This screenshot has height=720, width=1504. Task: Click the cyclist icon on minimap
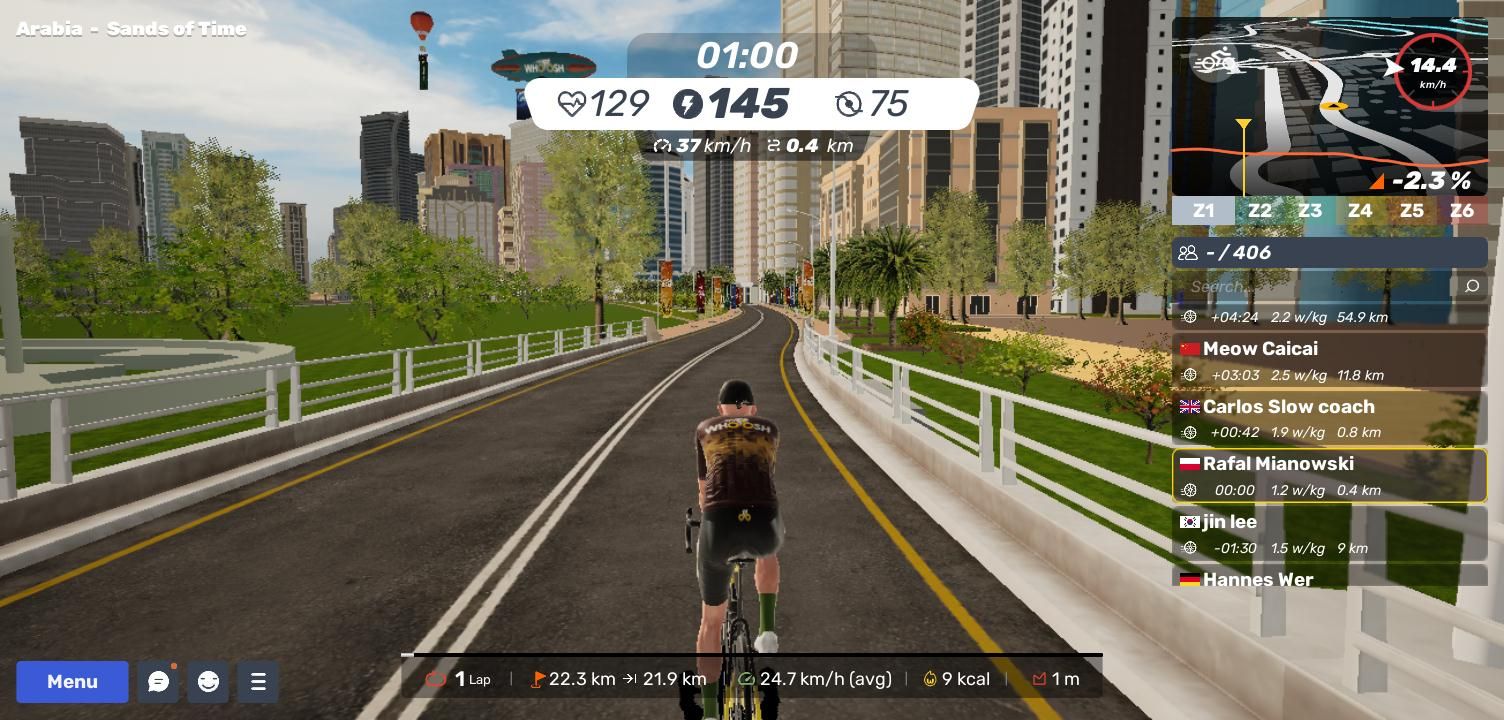tap(1215, 63)
